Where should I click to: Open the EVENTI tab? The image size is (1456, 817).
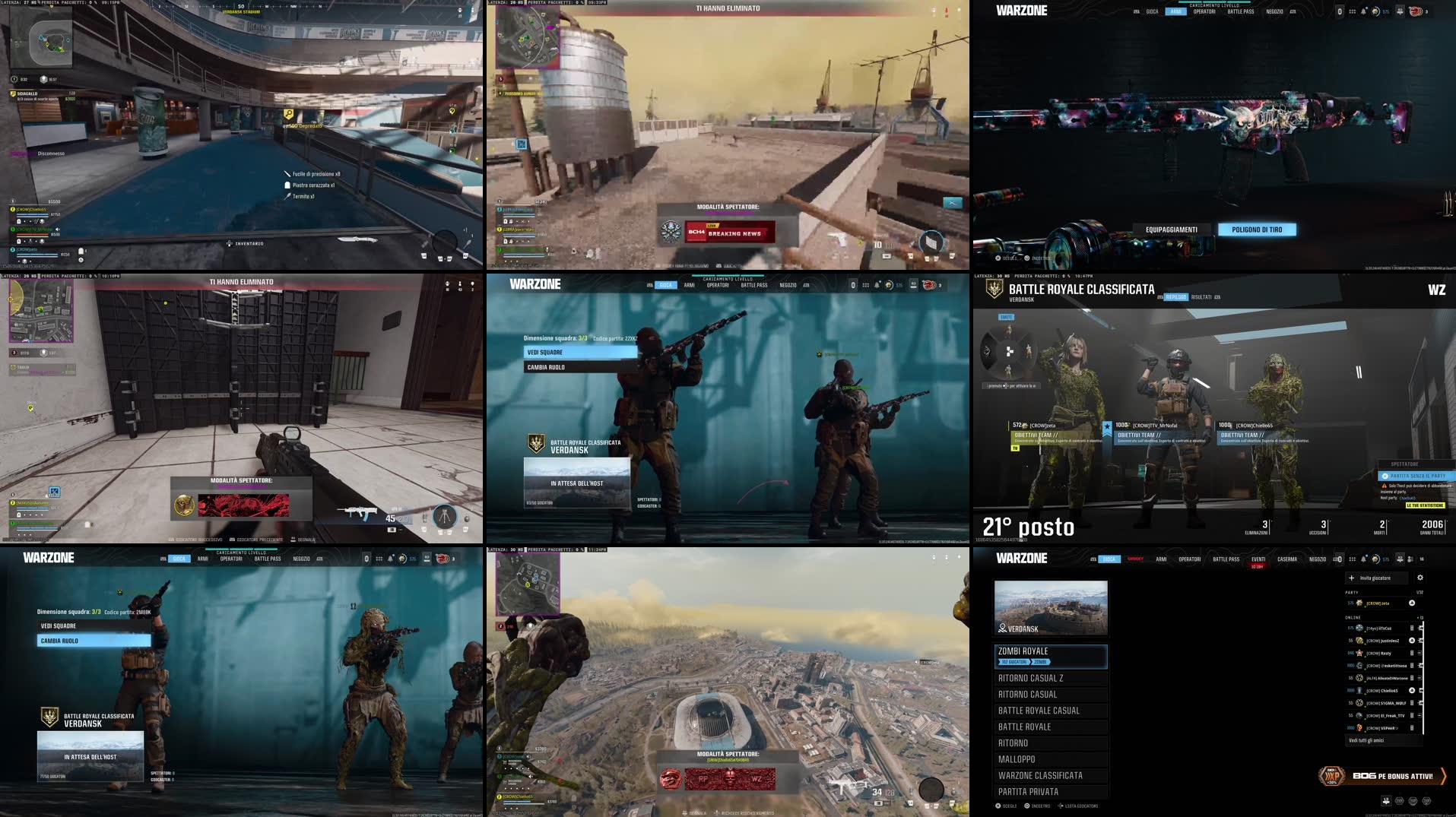[1259, 559]
